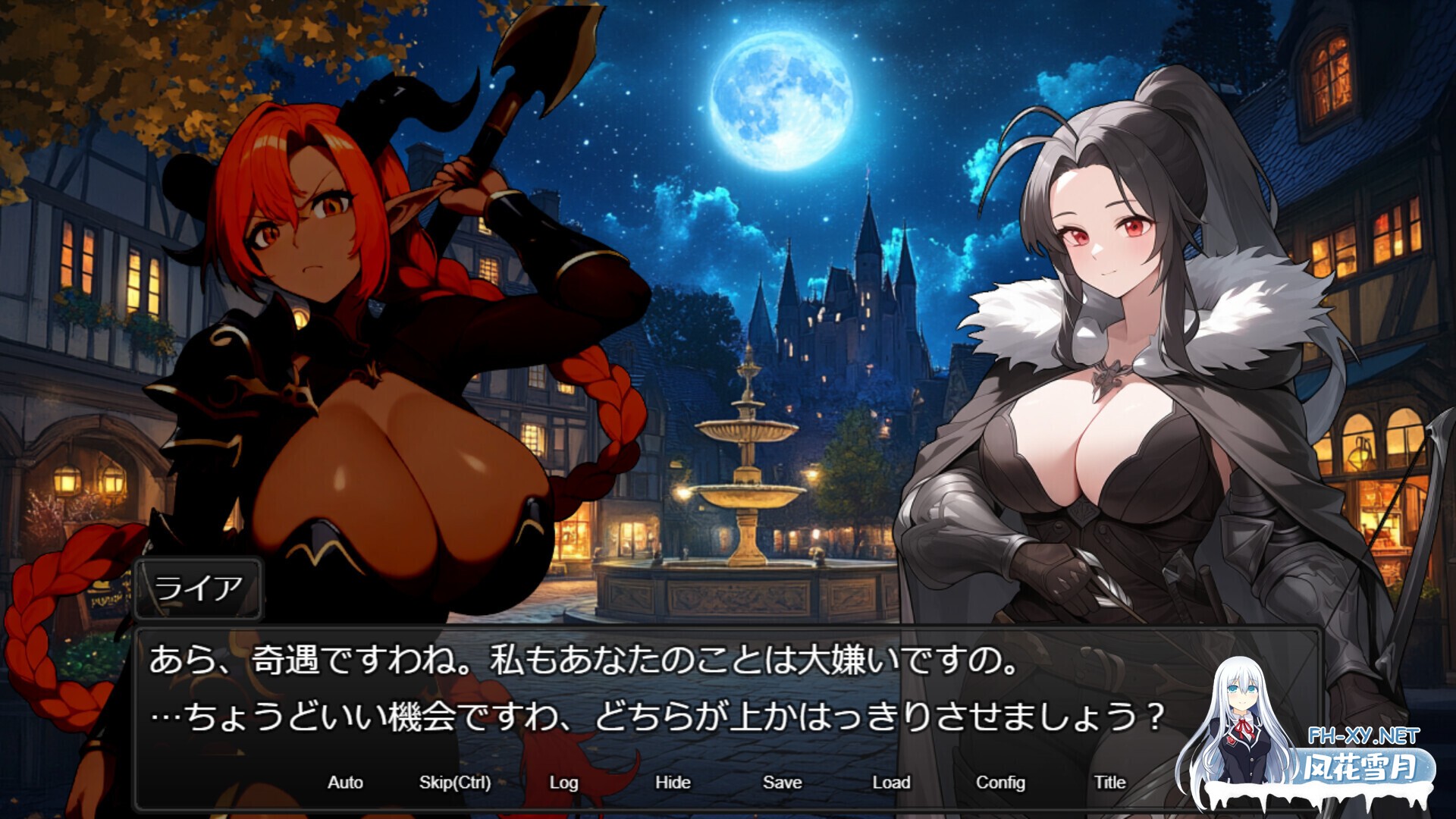
Task: Activate Skip(Ctrl) to fast-forward dialogue
Action: (454, 782)
